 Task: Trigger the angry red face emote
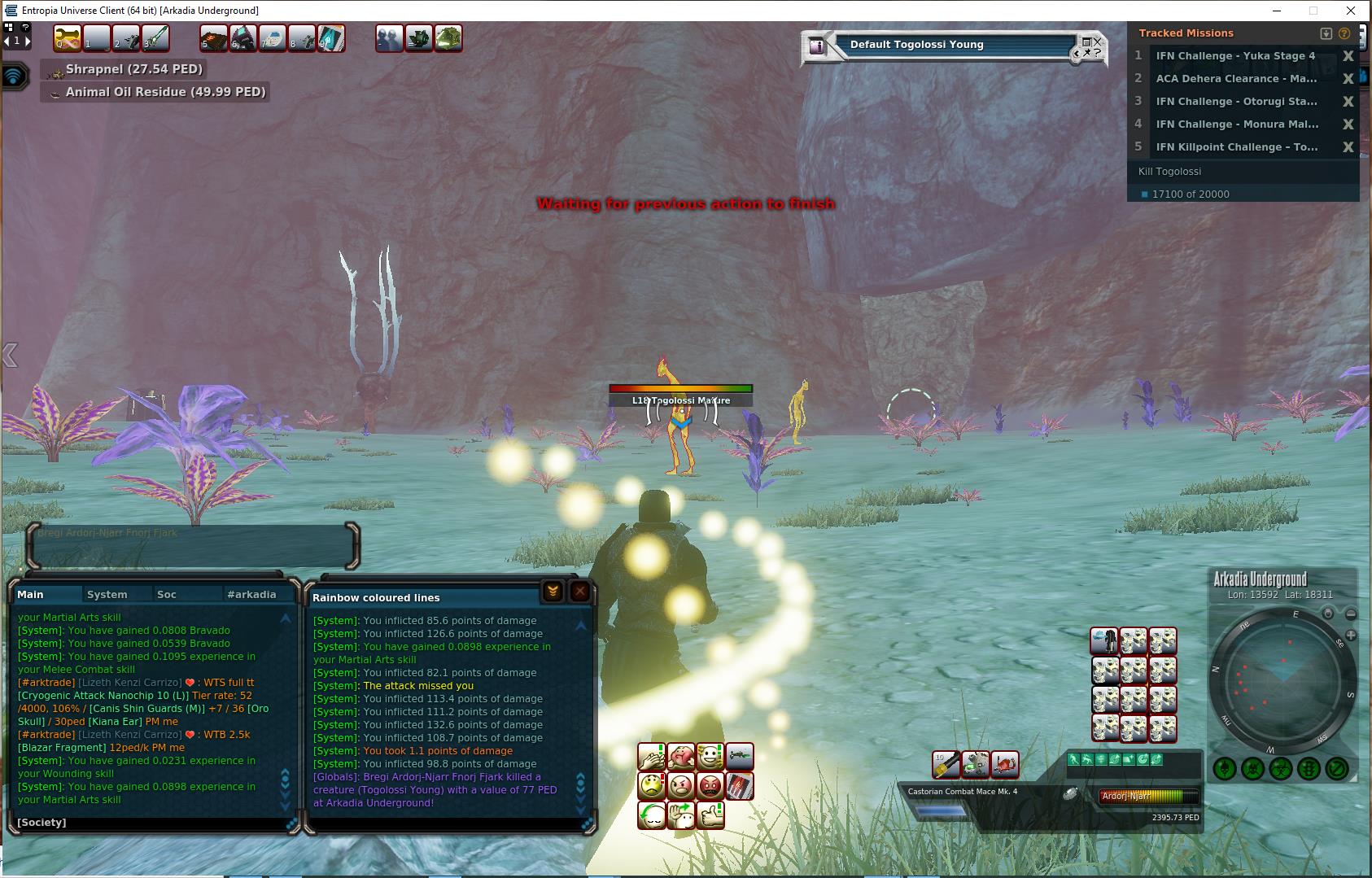click(x=710, y=787)
